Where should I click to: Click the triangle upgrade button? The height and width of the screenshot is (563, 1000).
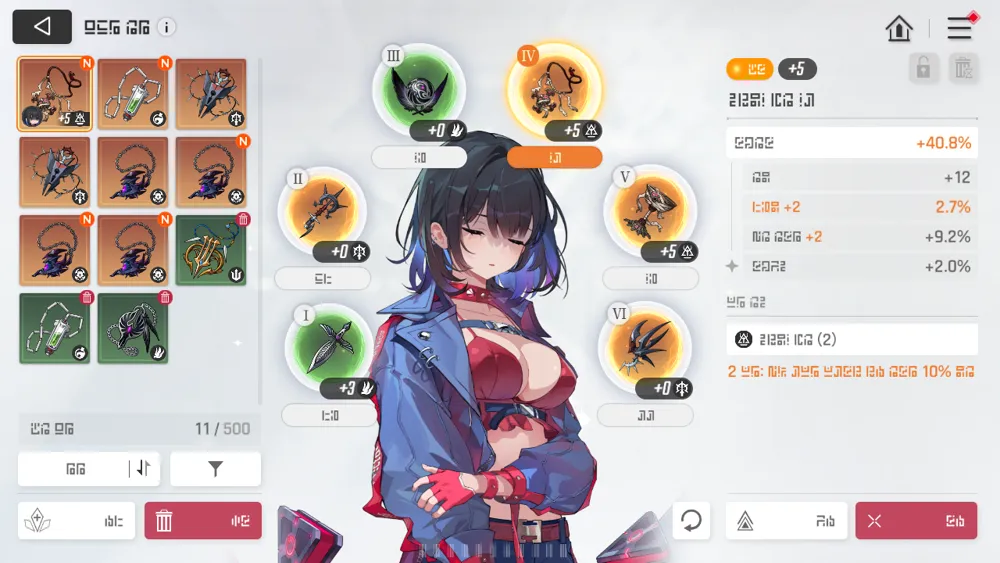[x=786, y=521]
